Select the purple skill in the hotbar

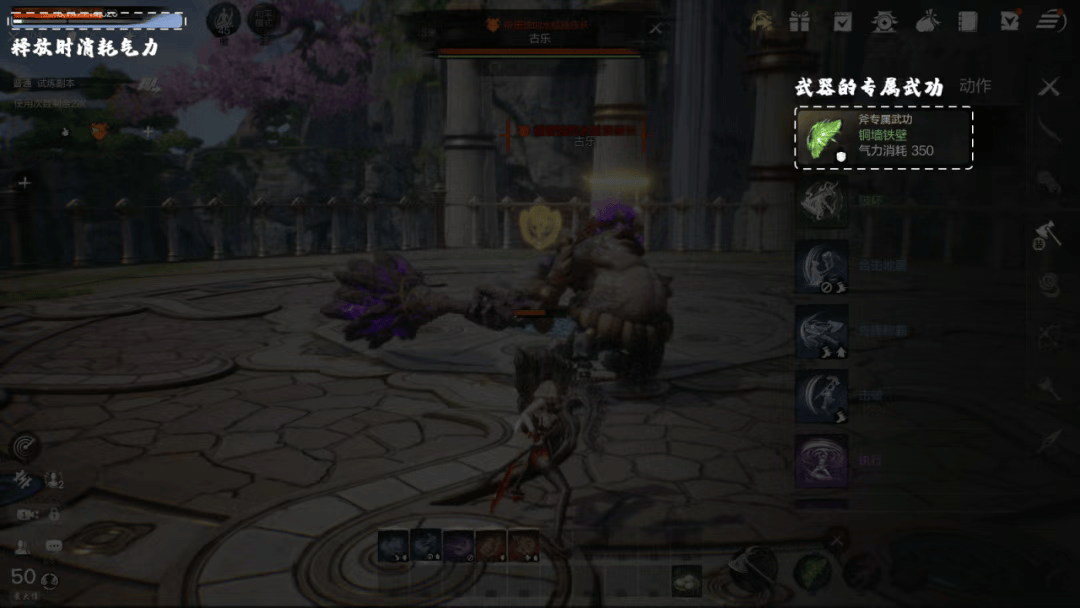coord(459,546)
